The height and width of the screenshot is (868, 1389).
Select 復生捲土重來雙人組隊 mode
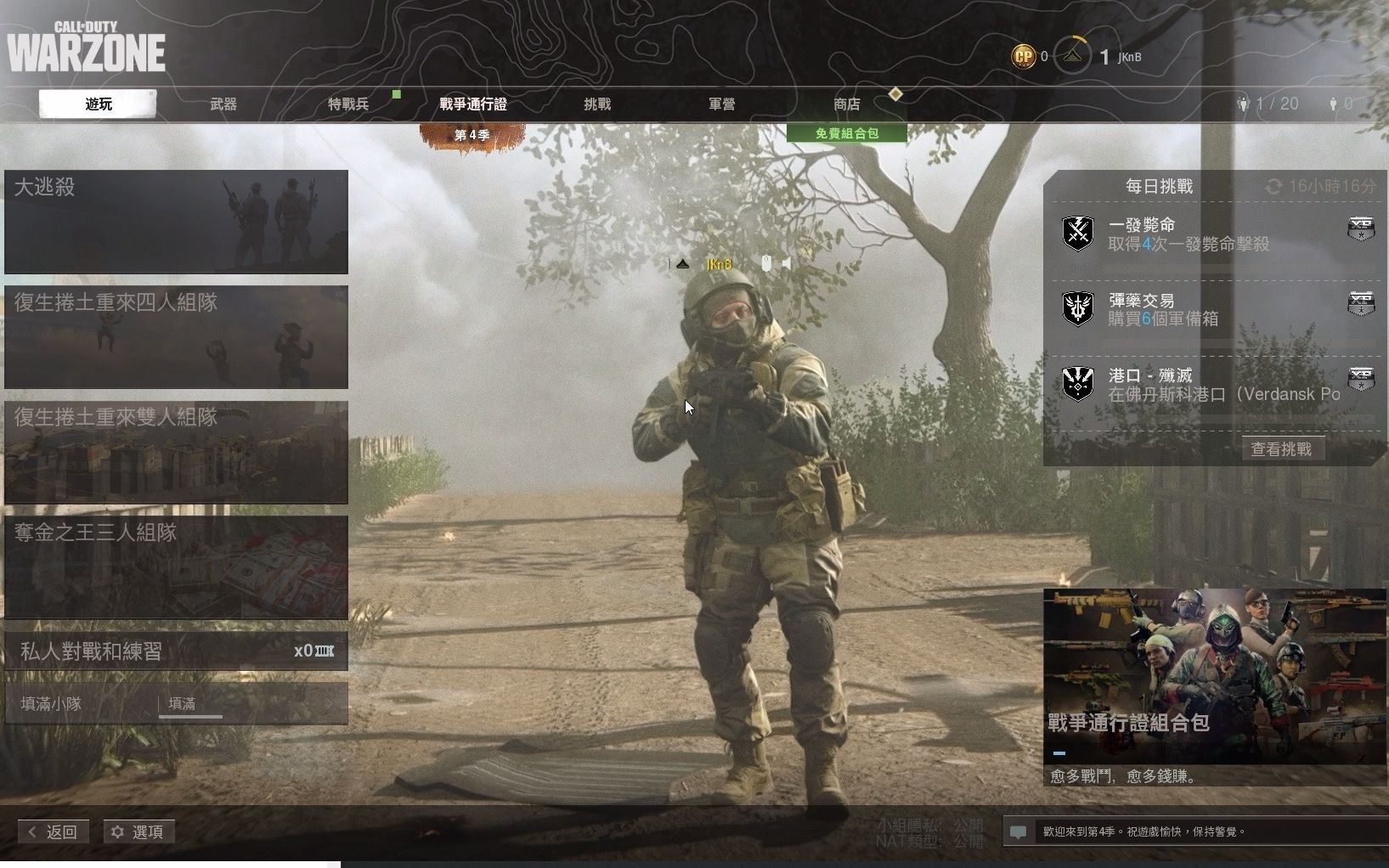tap(176, 452)
